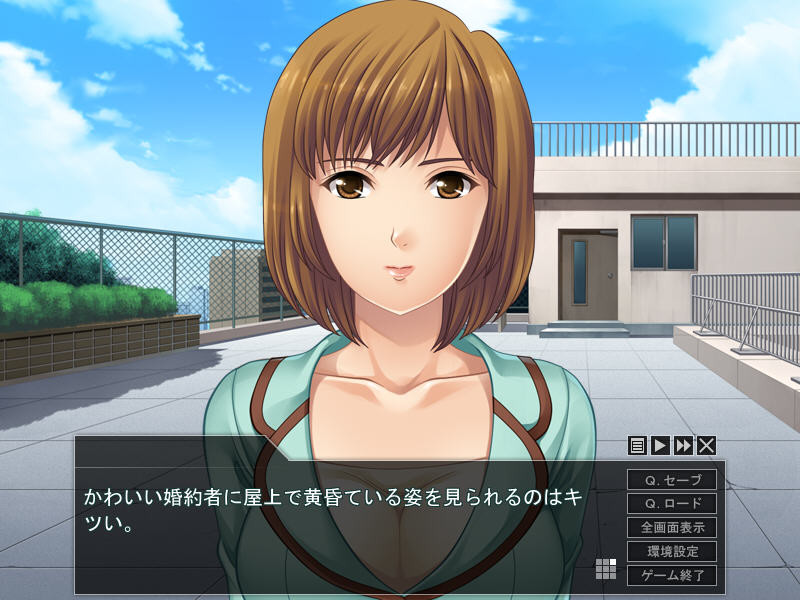
Task: Activate the double-arrow skip button
Action: [683, 446]
